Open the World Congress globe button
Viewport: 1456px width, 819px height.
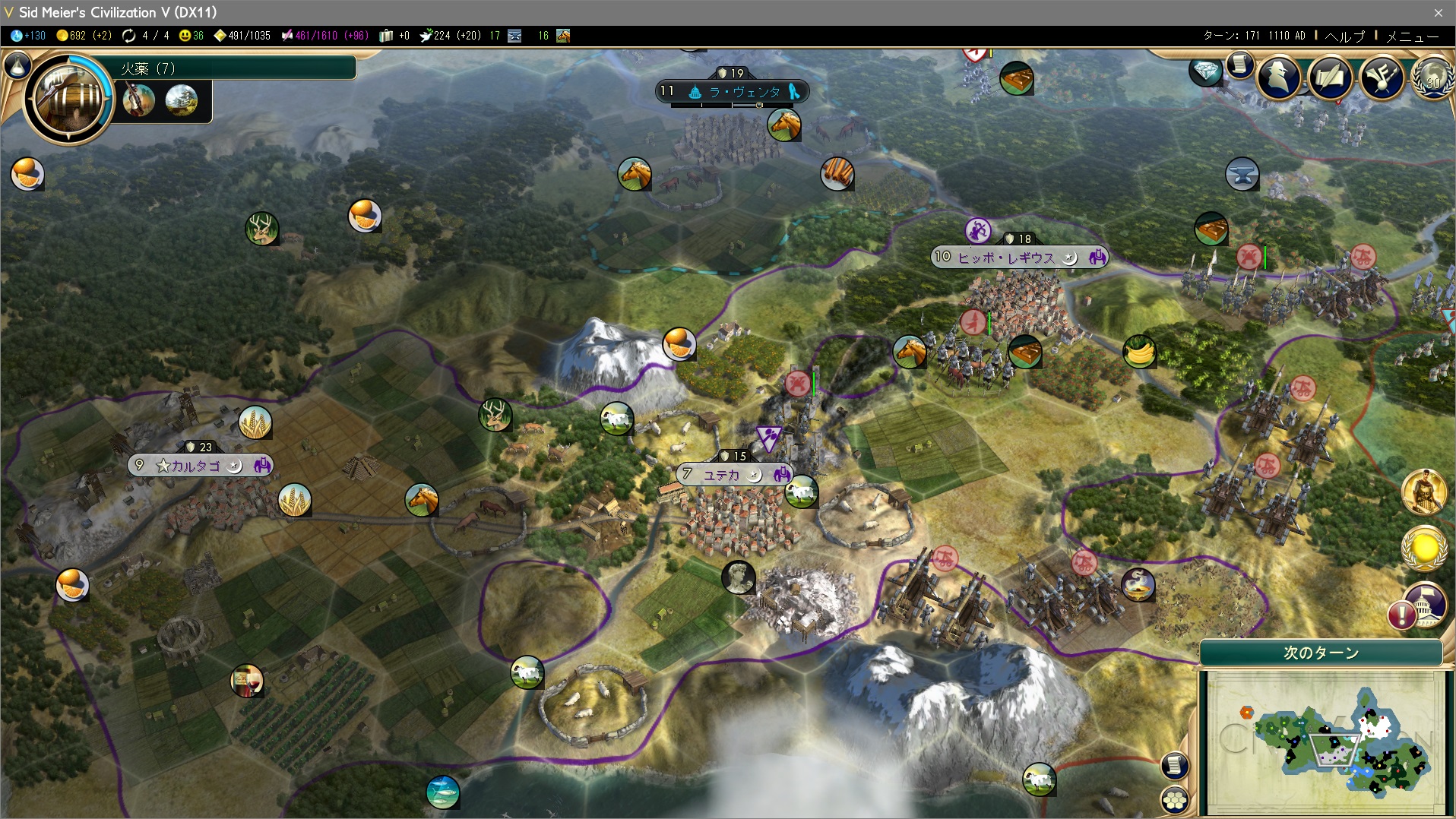1432,78
